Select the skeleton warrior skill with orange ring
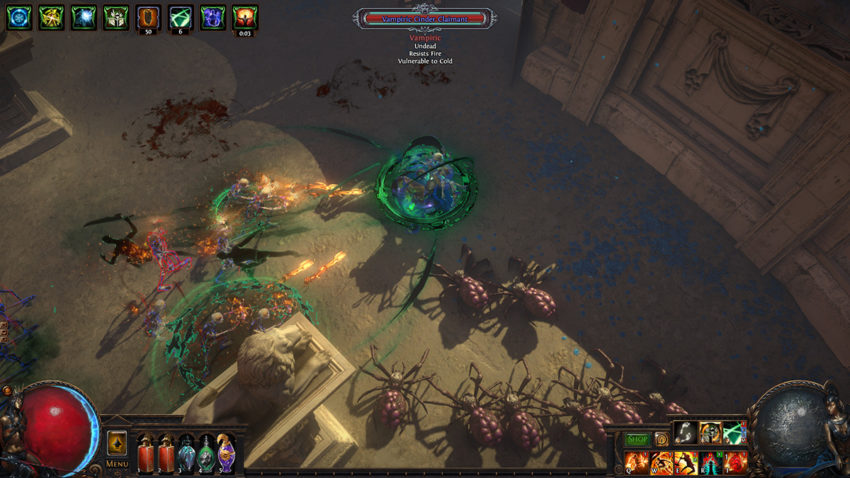Image resolution: width=850 pixels, height=478 pixels. pyautogui.click(x=710, y=432)
